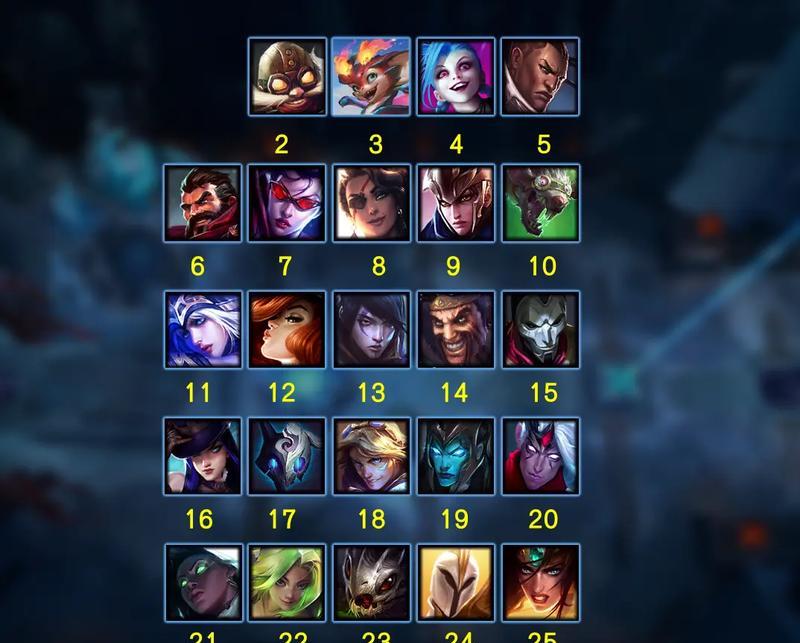Select red-haired Miss Fortune portrait
800x643 pixels.
[287, 330]
